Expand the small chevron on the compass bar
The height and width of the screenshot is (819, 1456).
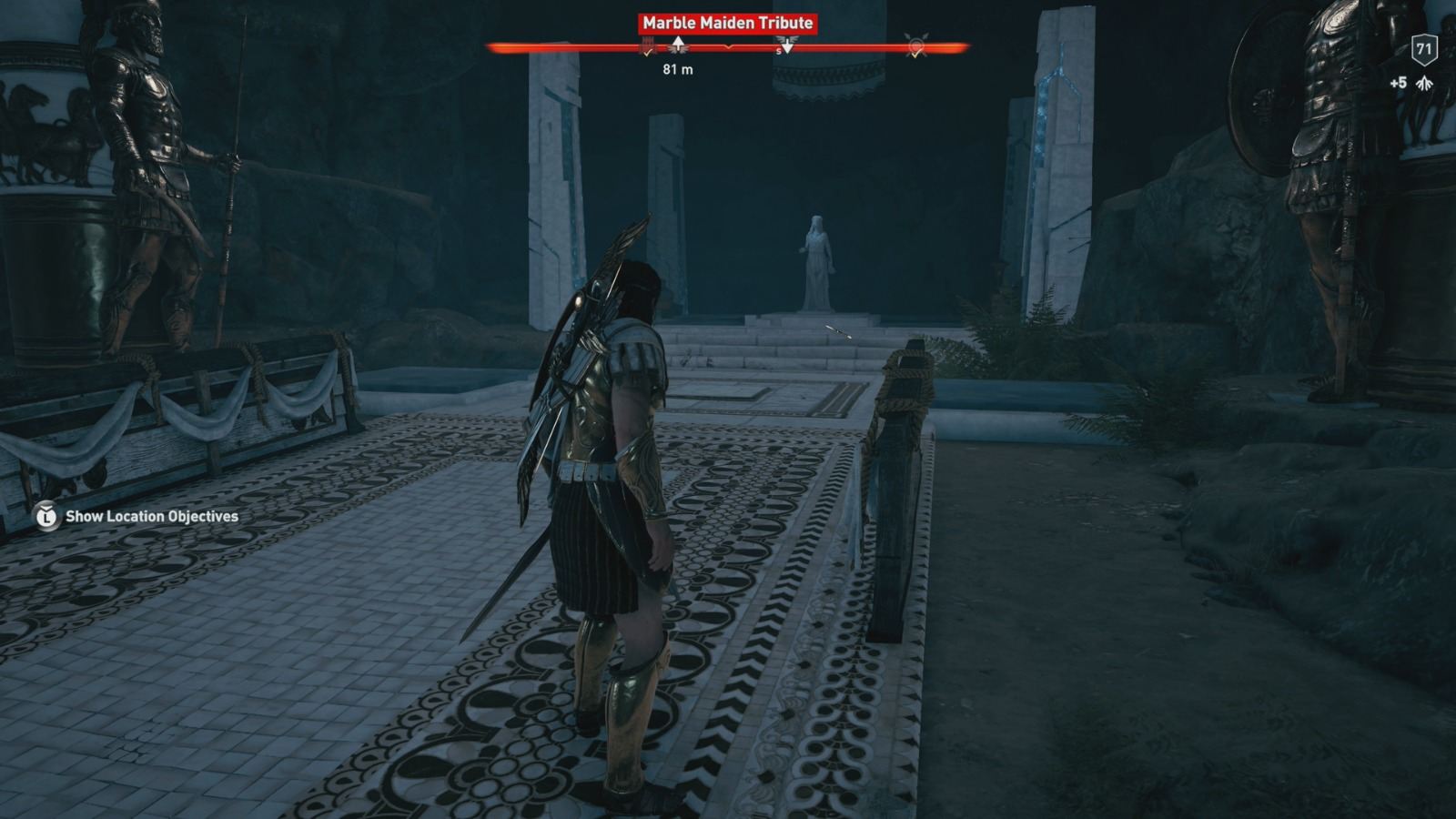coord(728,46)
